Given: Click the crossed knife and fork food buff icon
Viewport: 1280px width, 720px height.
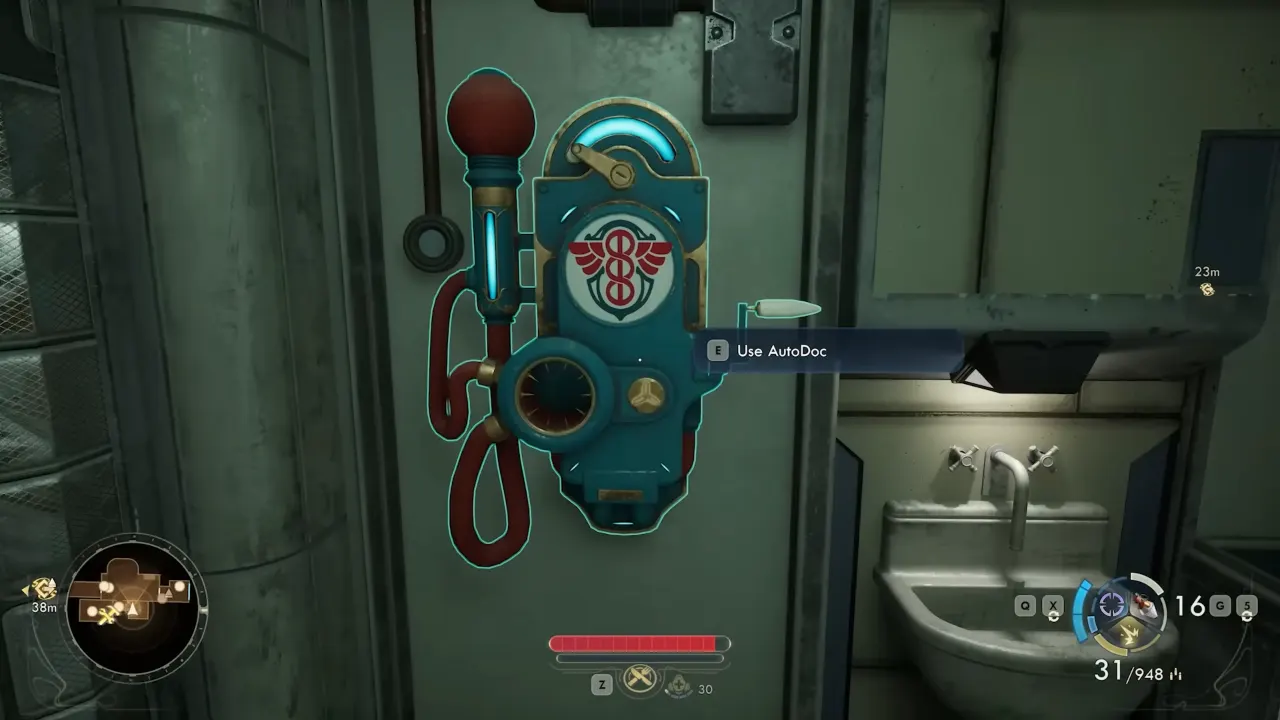Looking at the screenshot, I should 640,679.
